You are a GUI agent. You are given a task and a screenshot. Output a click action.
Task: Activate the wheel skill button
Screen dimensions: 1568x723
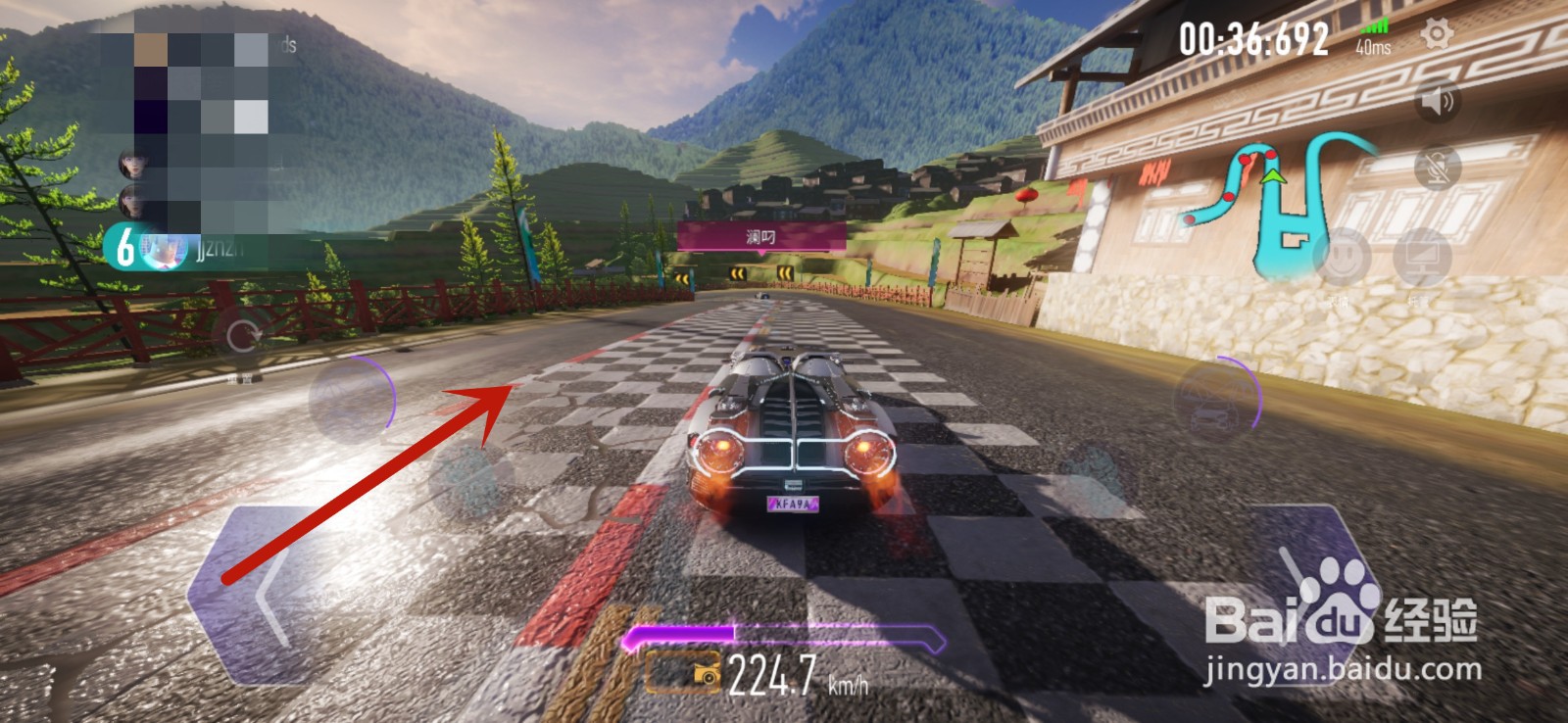[x=352, y=398]
